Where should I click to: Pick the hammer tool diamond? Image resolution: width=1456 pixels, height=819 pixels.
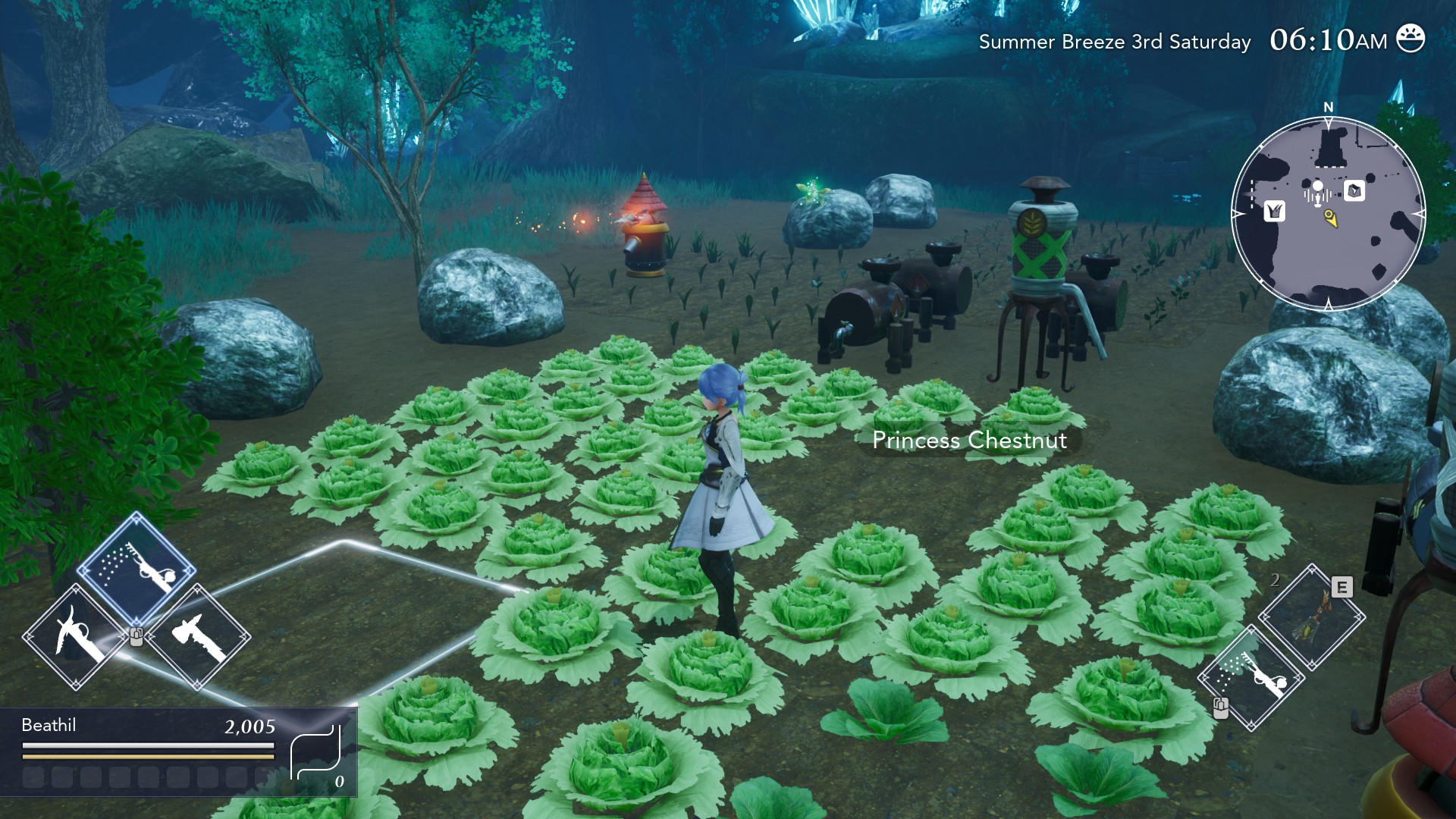(198, 636)
